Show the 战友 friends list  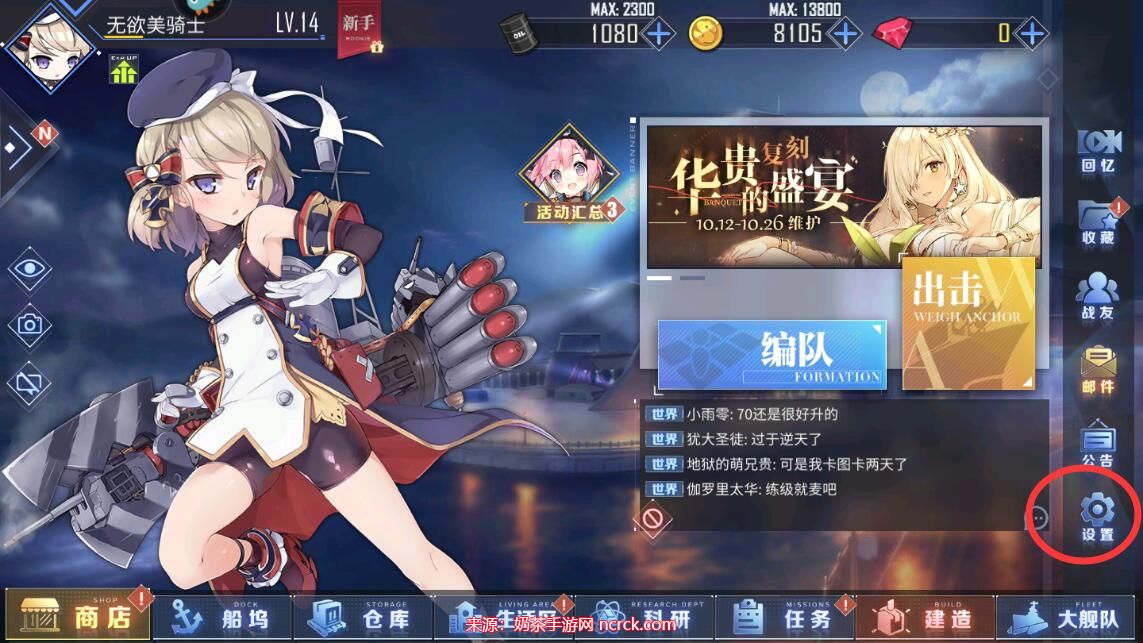pos(1097,297)
